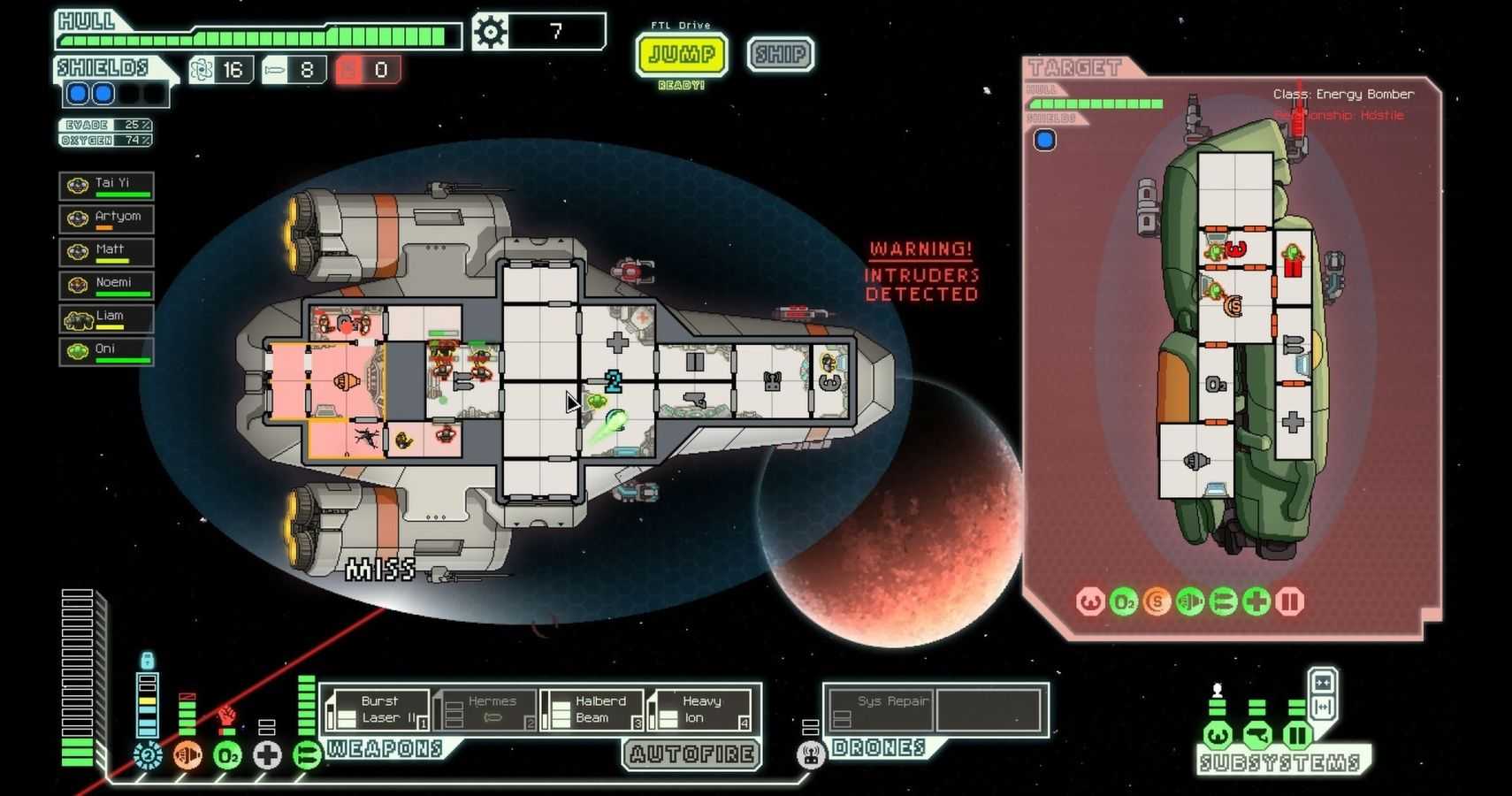This screenshot has width=1512, height=796.
Task: Toggle the AUTOFIRE button
Action: coord(692,754)
